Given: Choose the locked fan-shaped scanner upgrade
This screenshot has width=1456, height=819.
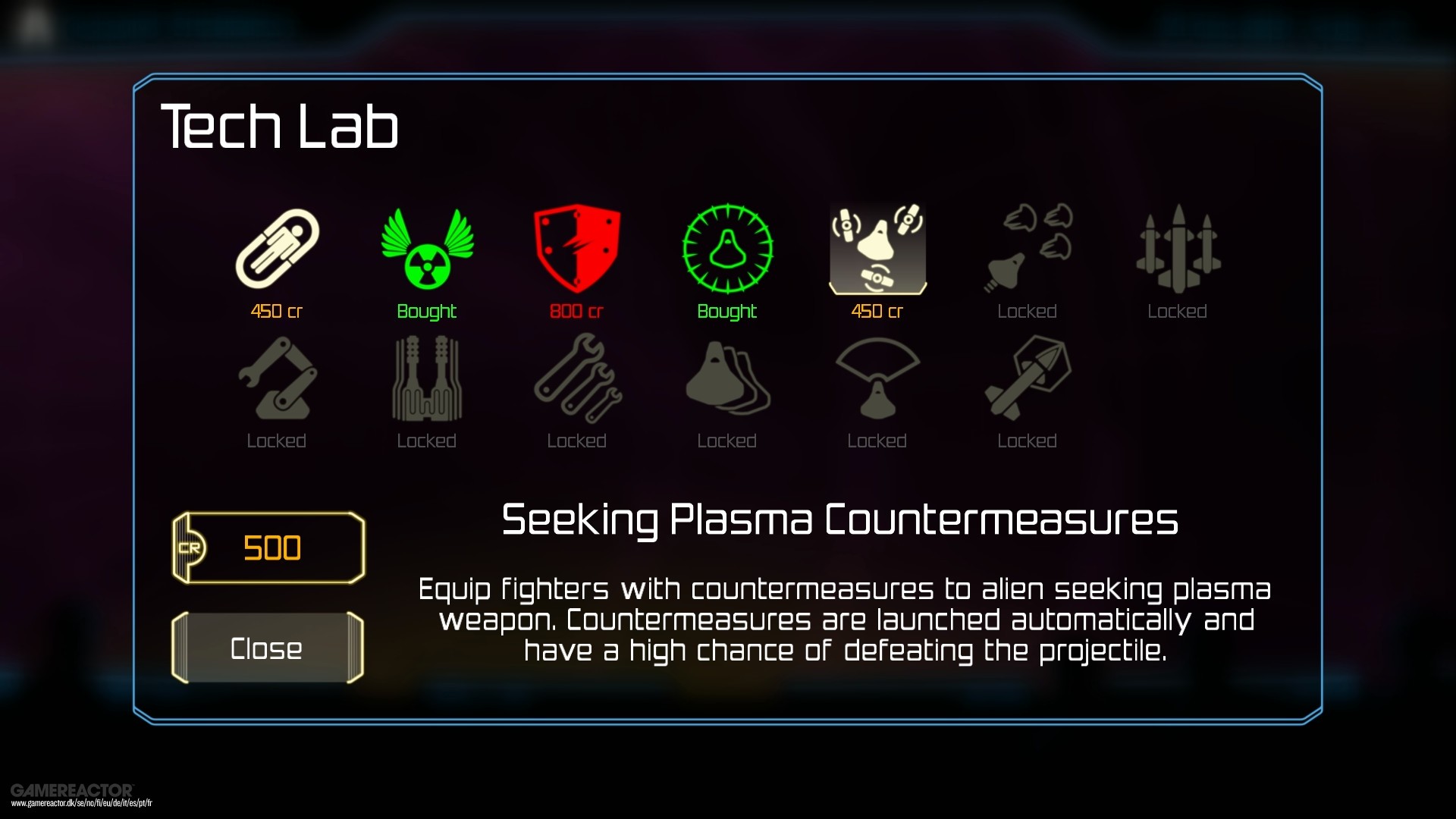Looking at the screenshot, I should coord(877,378).
